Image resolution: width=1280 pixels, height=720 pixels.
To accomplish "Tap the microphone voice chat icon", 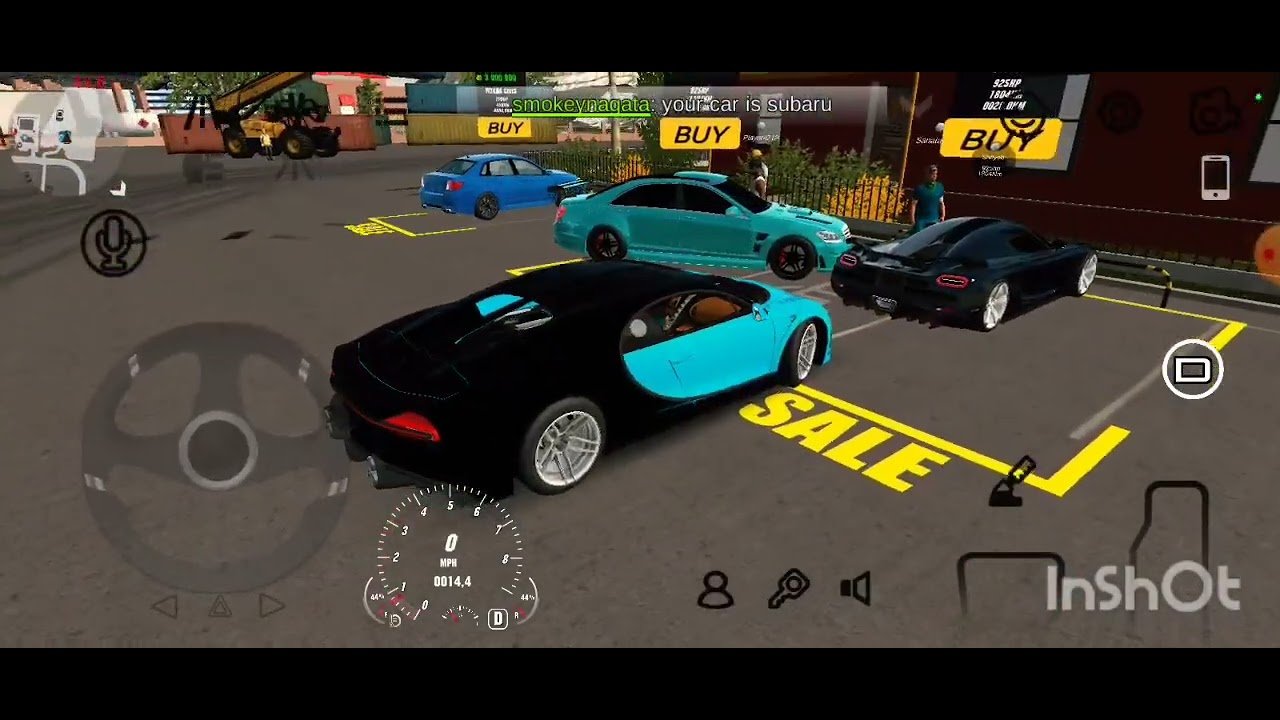I will click(114, 242).
